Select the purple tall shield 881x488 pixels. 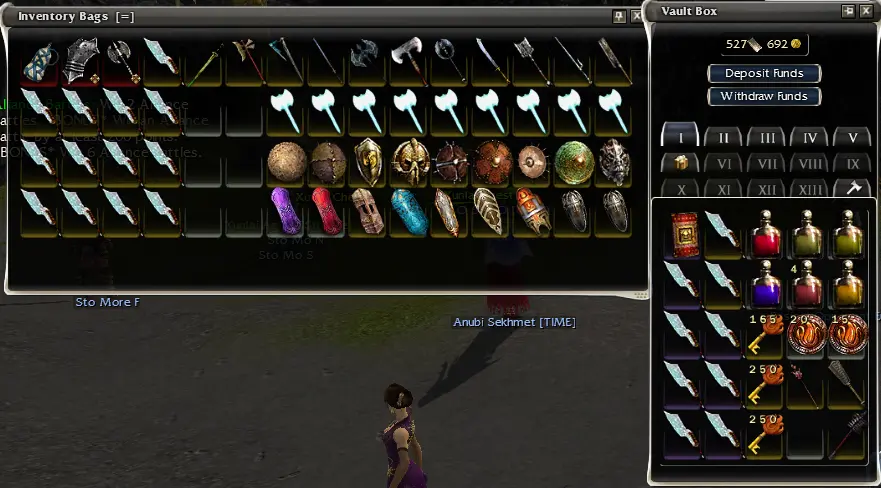click(286, 210)
